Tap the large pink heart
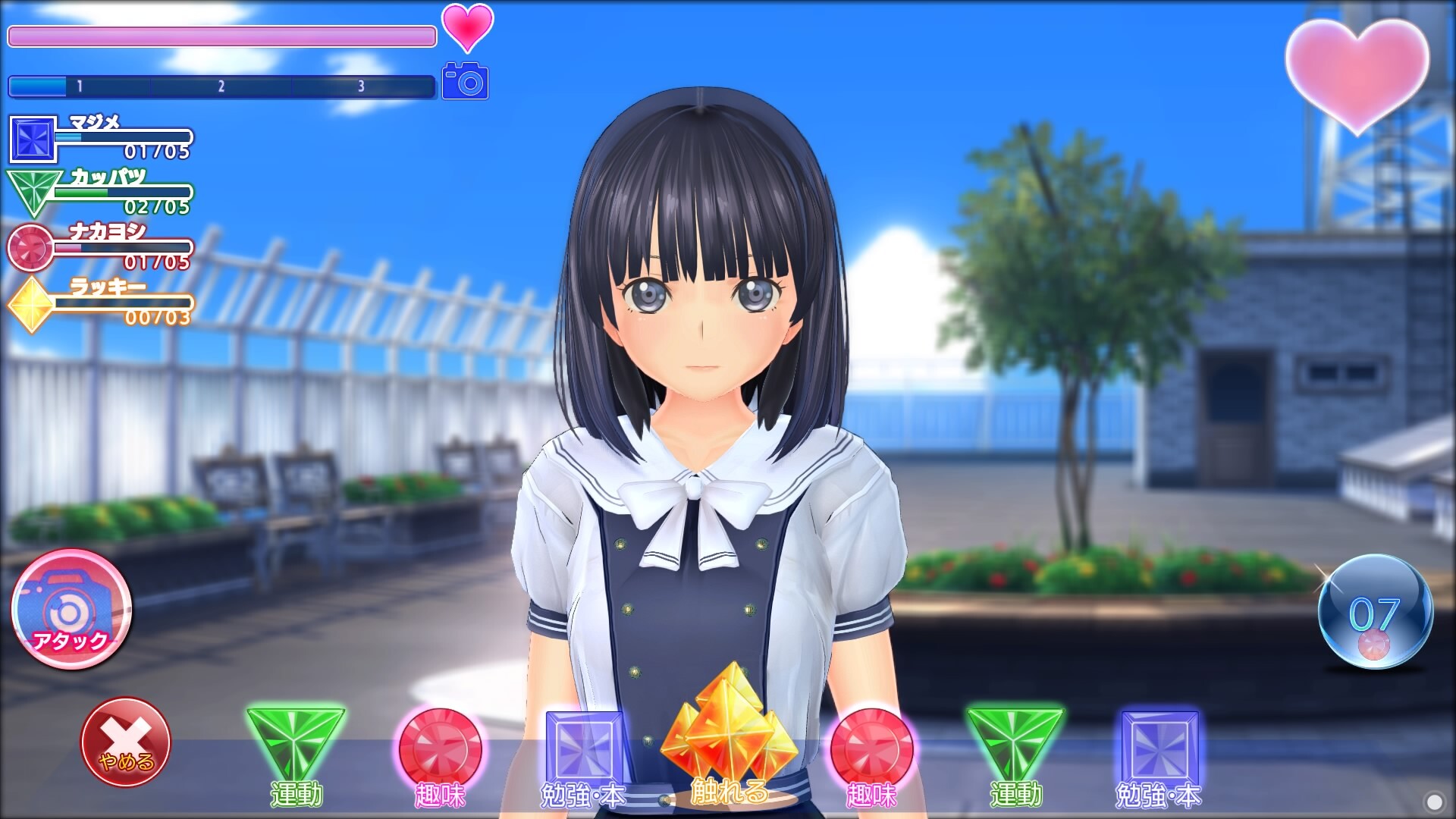This screenshot has width=1456, height=819. (1357, 72)
